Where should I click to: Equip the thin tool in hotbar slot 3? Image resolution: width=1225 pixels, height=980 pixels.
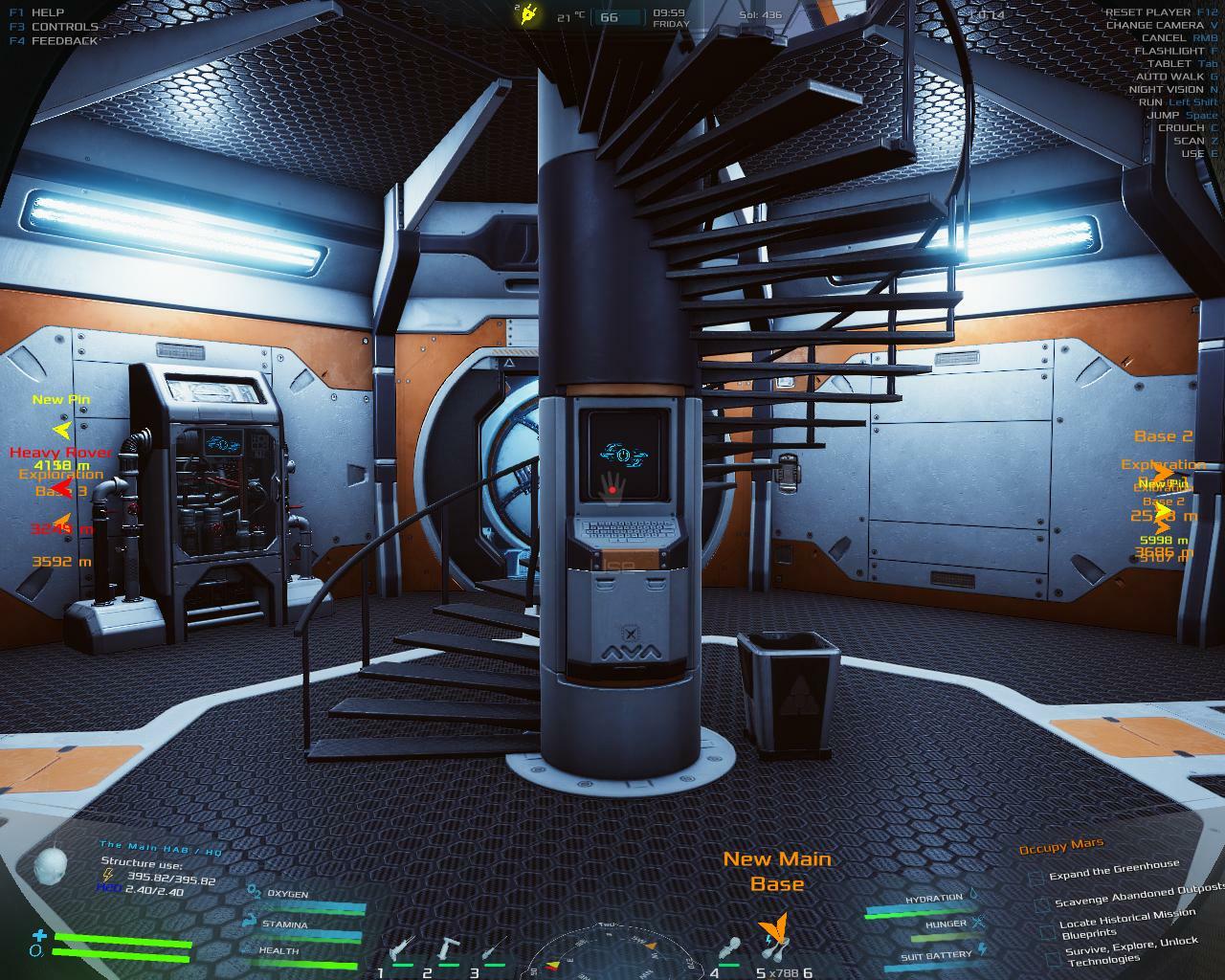point(492,952)
